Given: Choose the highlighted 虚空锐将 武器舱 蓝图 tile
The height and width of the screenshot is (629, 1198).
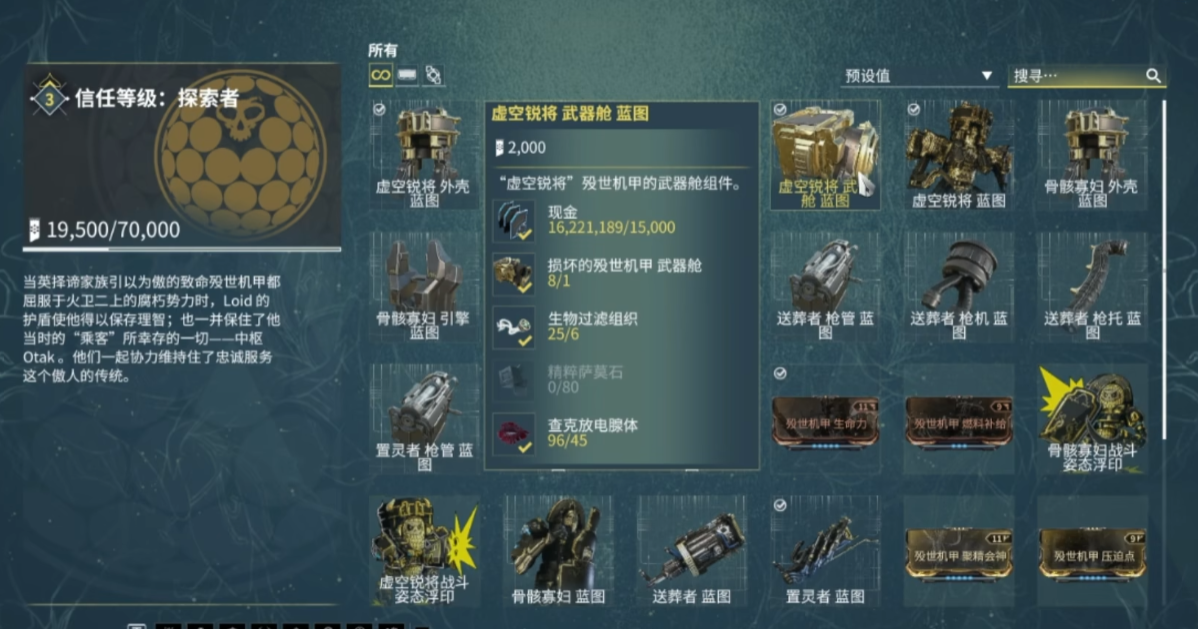Looking at the screenshot, I should pyautogui.click(x=825, y=155).
